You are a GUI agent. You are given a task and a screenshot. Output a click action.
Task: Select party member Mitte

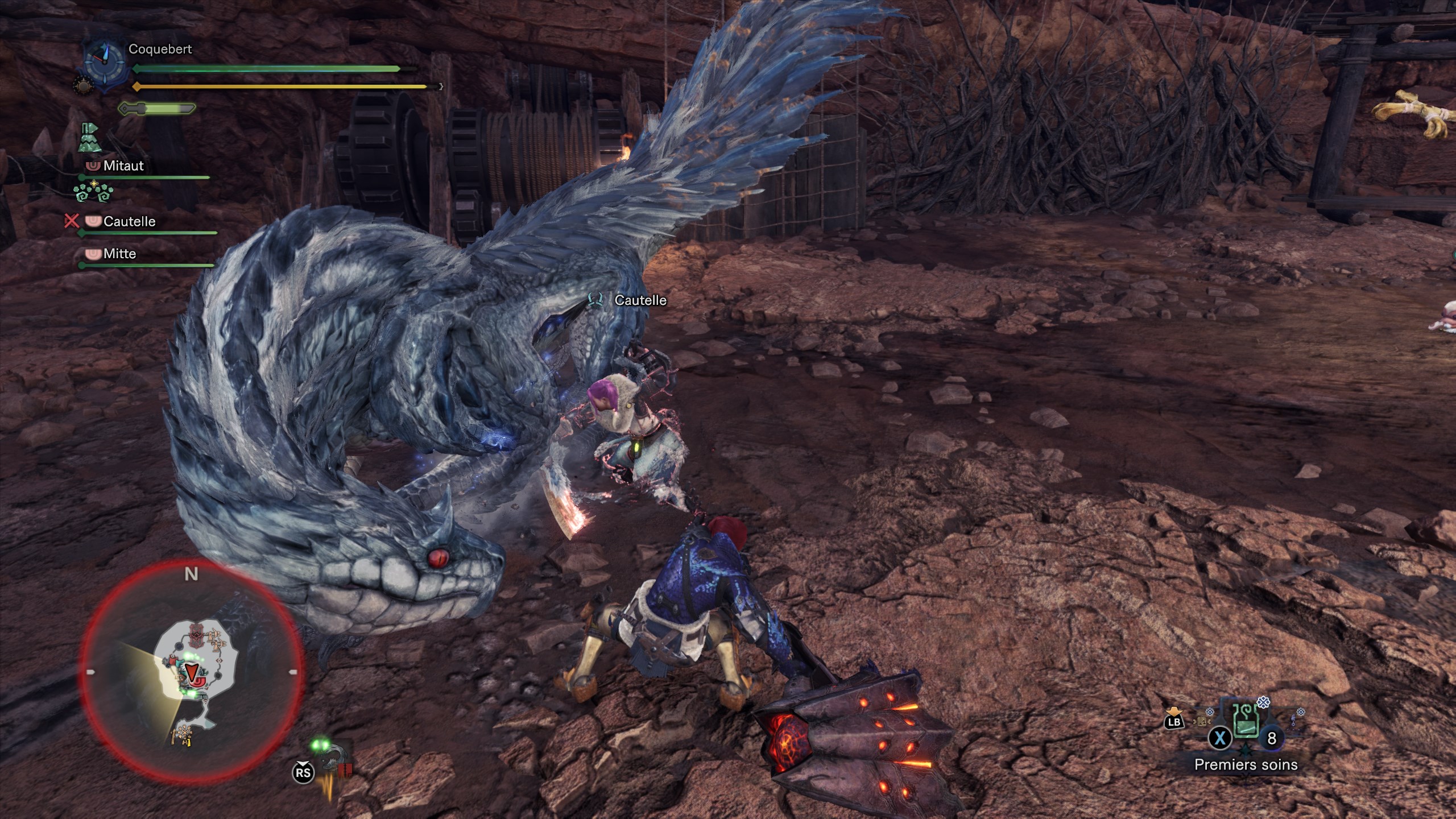coord(119,254)
